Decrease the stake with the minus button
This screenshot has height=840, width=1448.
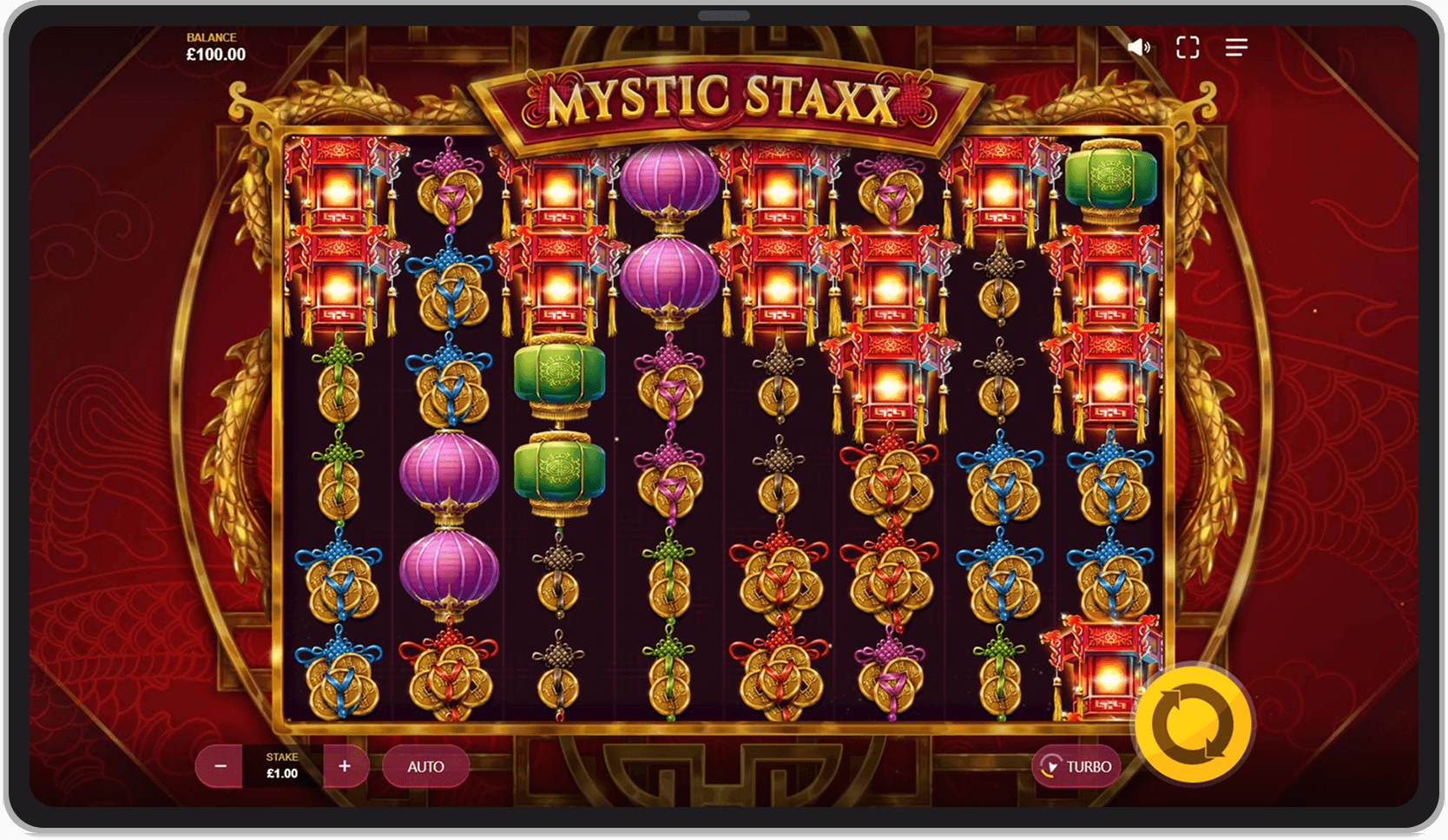(x=220, y=766)
